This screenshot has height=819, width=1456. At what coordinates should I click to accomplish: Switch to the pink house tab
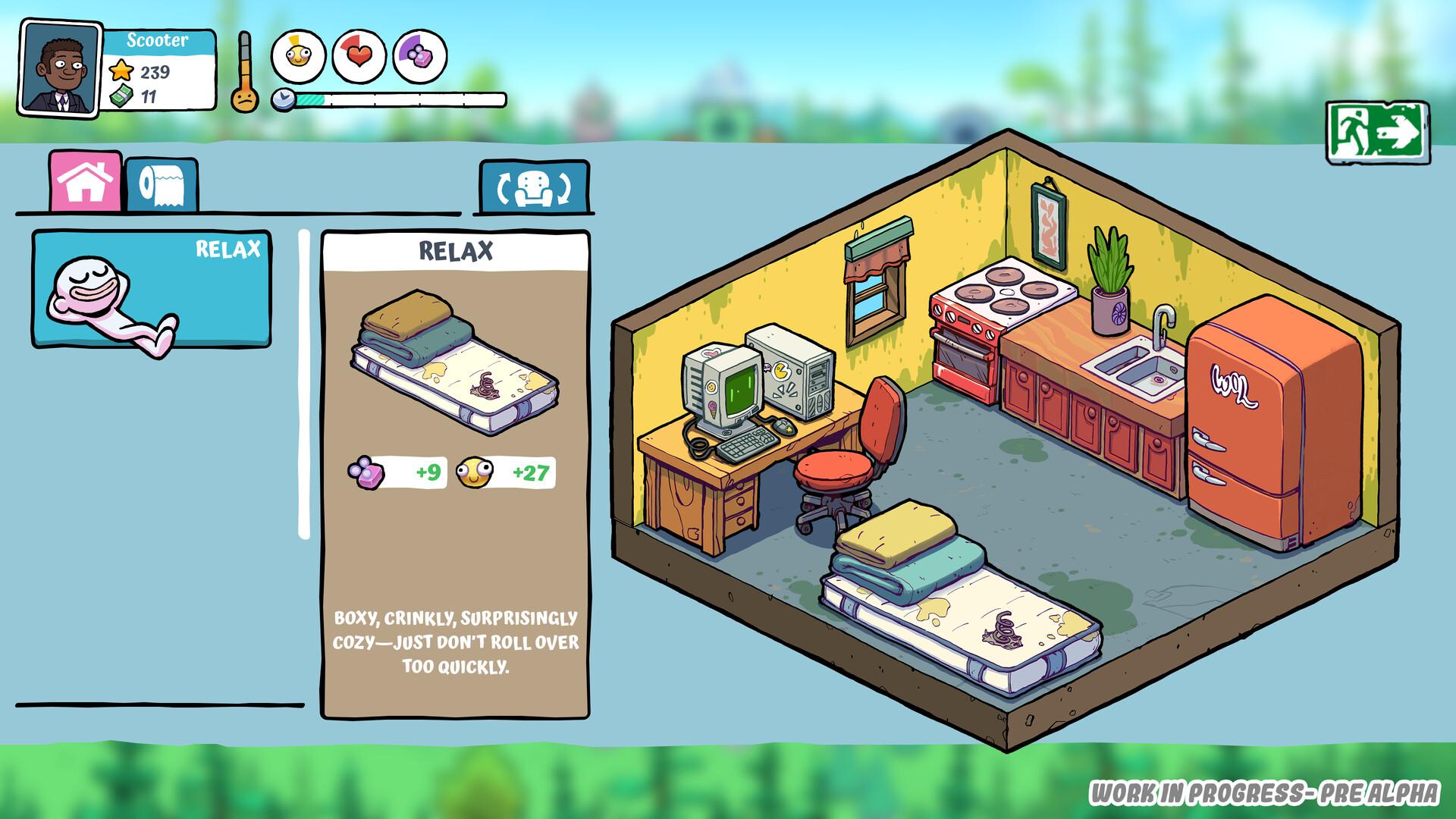coord(86,181)
